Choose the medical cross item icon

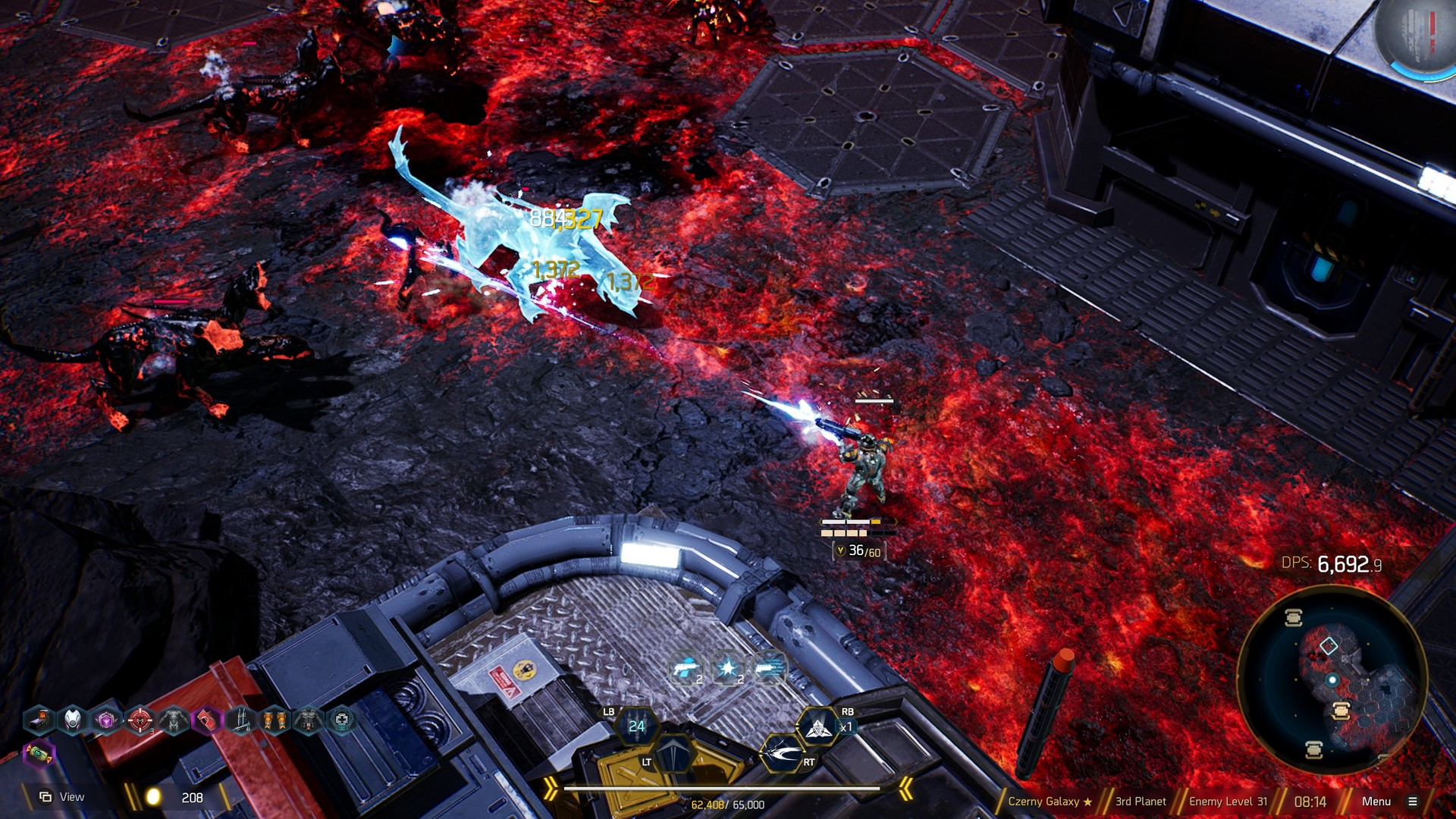342,720
